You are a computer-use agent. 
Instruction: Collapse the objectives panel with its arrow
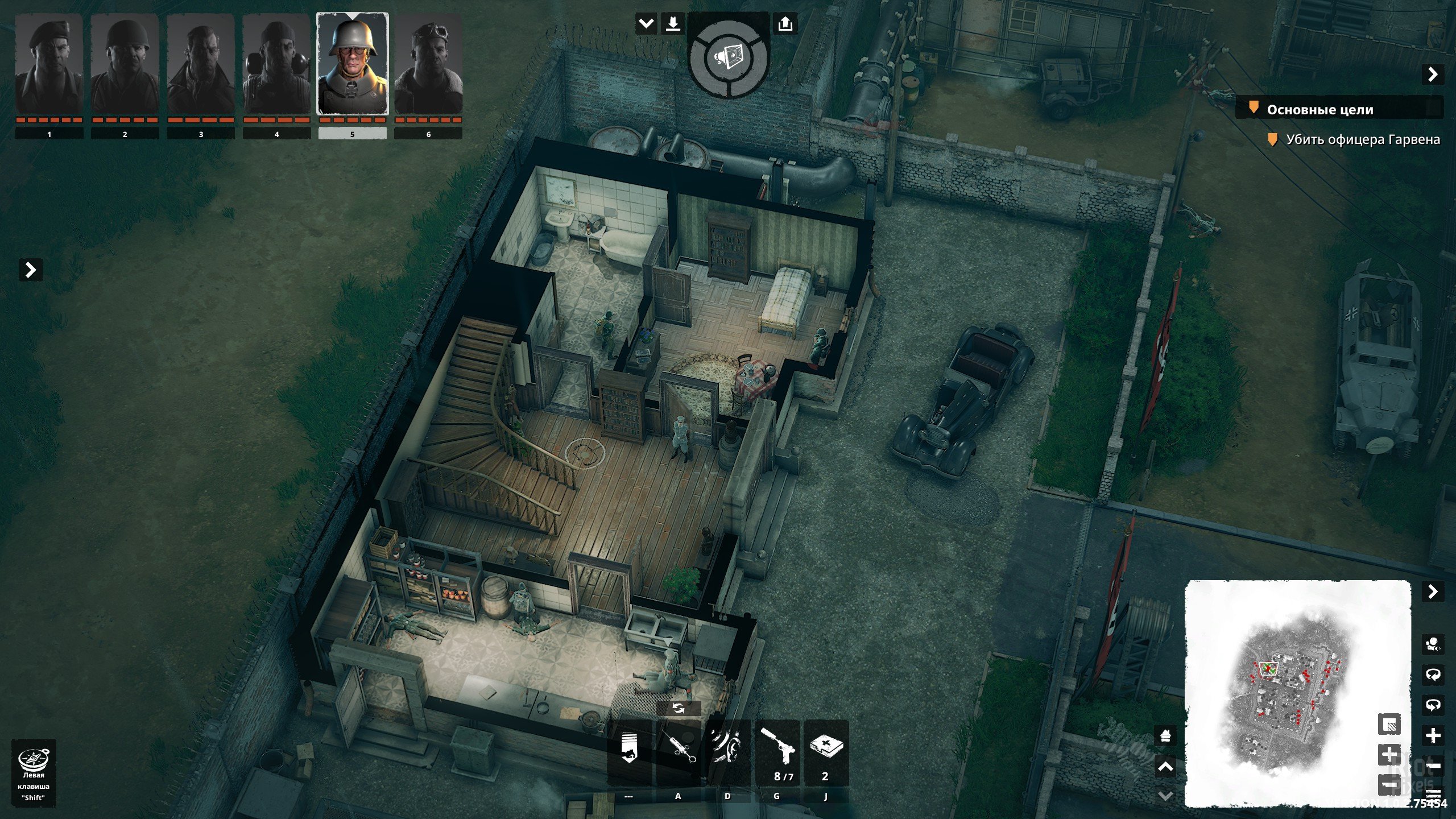pos(1433,75)
